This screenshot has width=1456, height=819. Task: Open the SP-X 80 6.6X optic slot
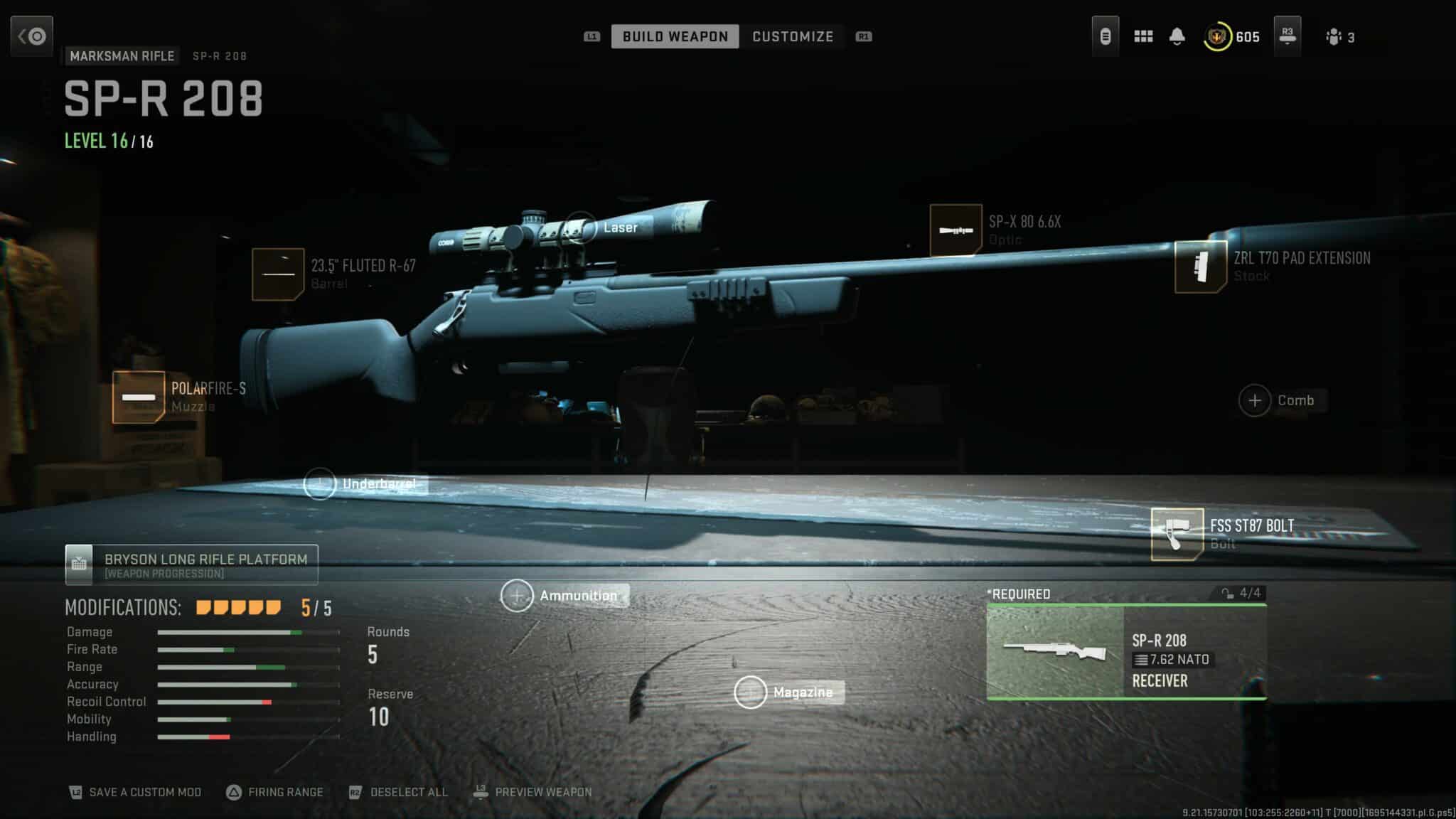pyautogui.click(x=955, y=230)
